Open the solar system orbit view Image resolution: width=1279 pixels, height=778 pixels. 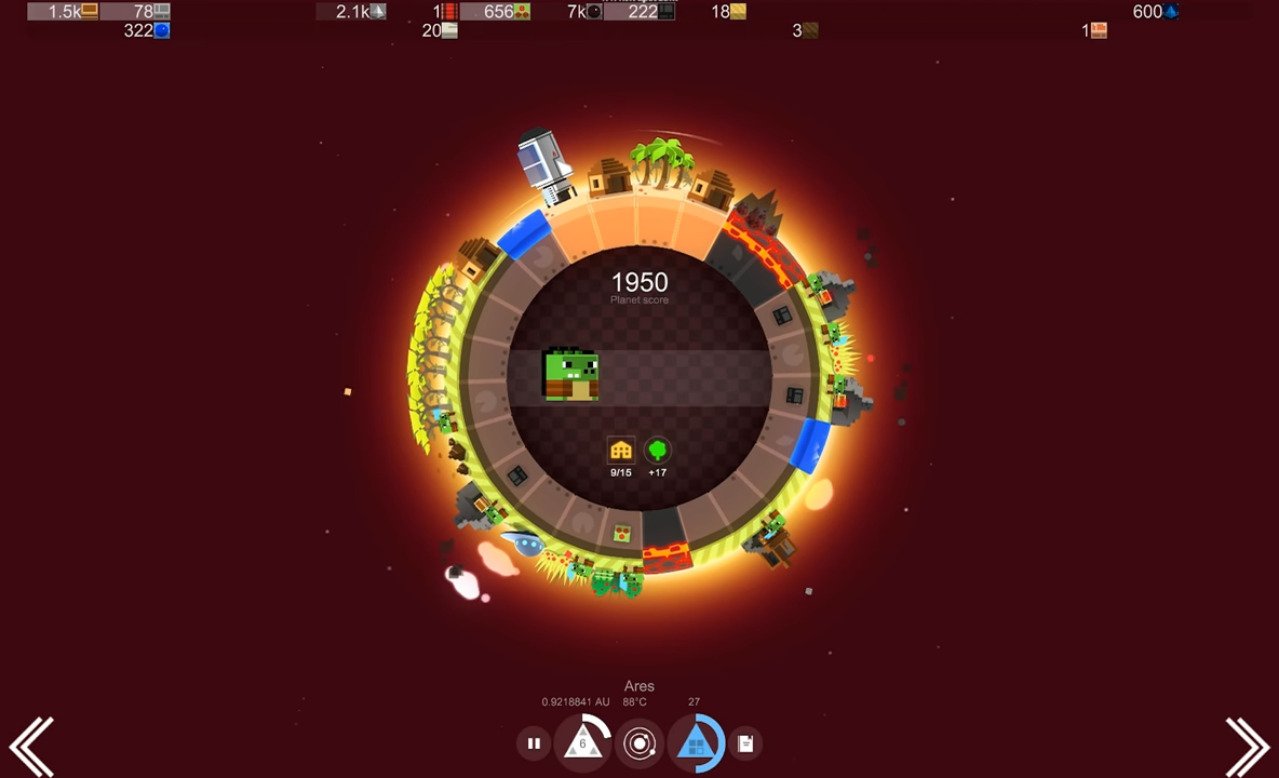(x=639, y=743)
